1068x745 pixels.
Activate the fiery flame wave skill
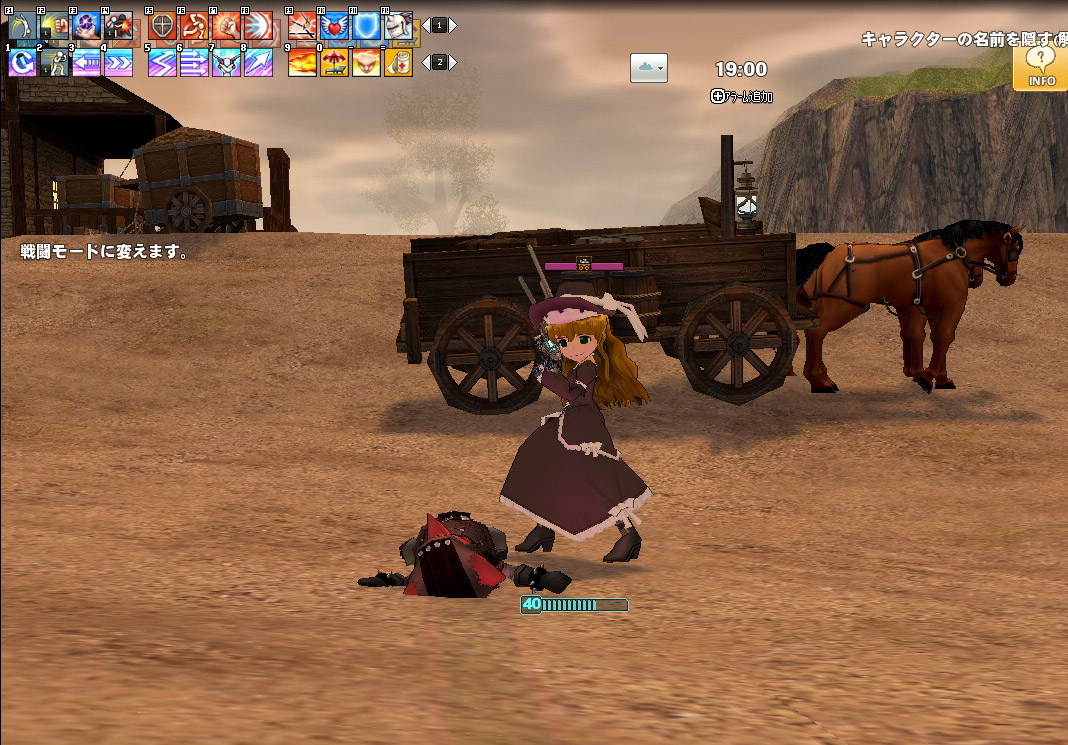302,63
